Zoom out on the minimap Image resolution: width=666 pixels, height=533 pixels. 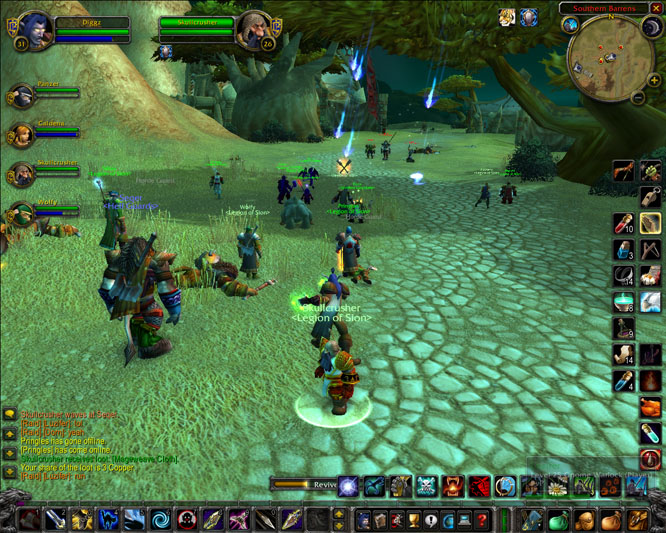click(x=639, y=98)
